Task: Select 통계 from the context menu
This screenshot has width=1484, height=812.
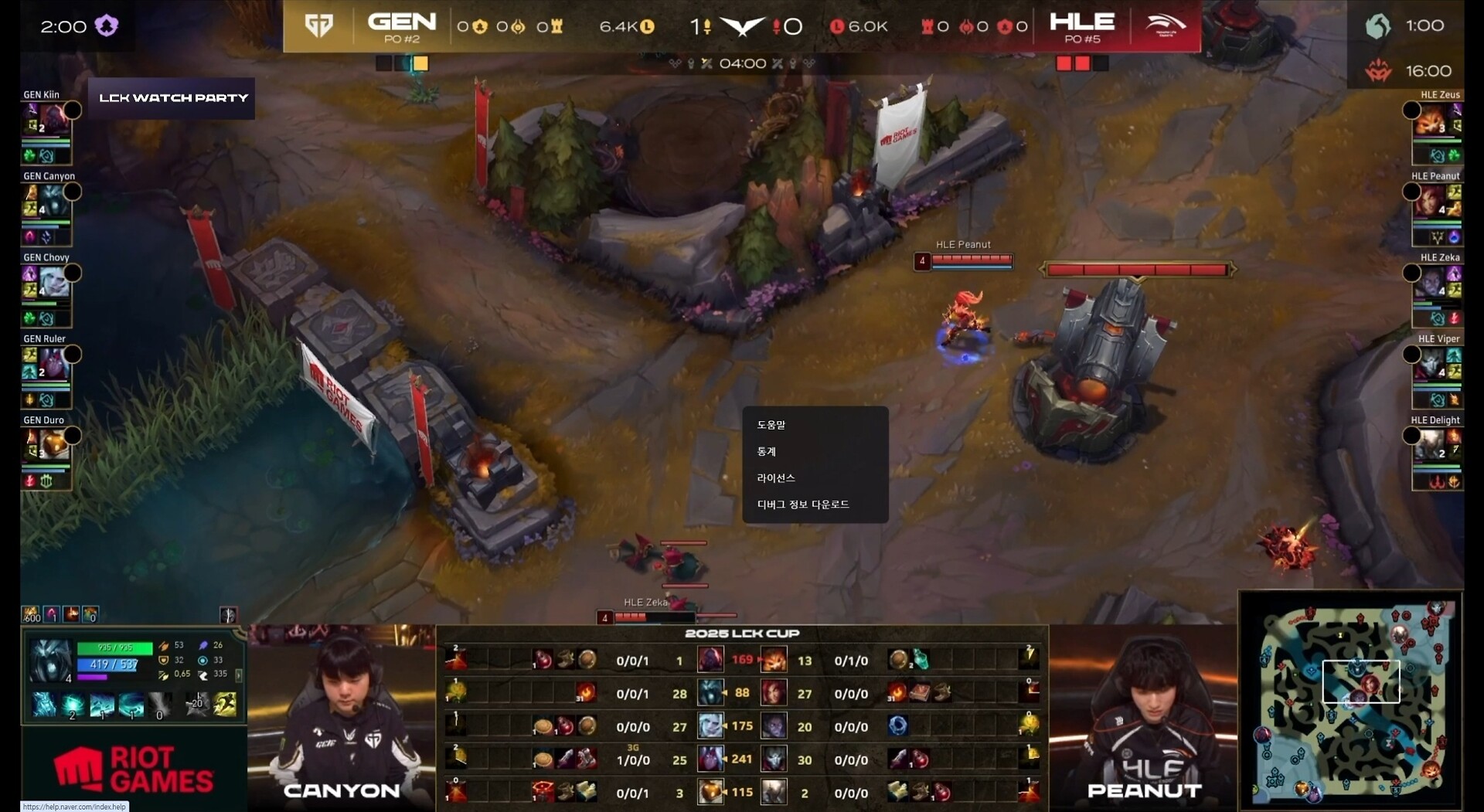Action: [767, 451]
